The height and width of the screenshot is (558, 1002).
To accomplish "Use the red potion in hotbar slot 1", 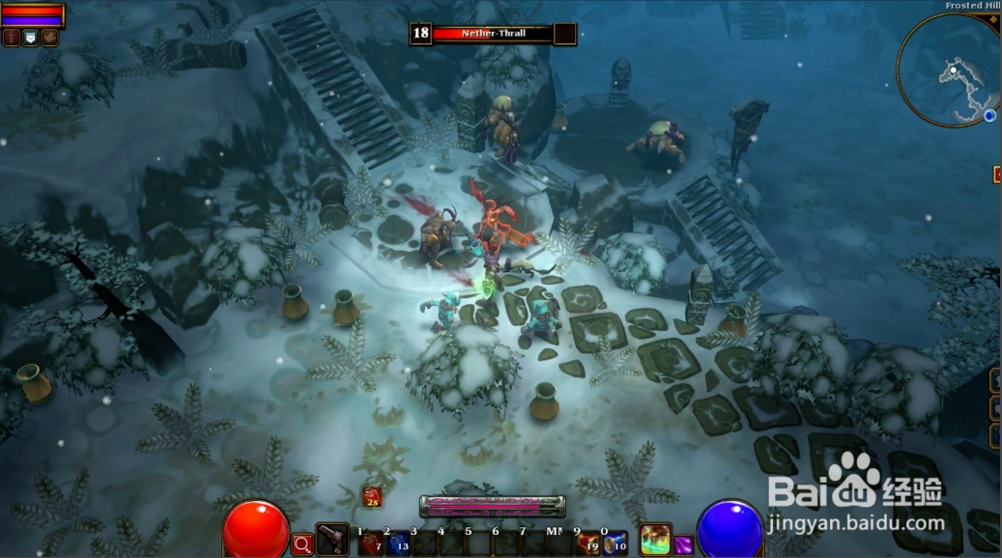I will point(370,543).
